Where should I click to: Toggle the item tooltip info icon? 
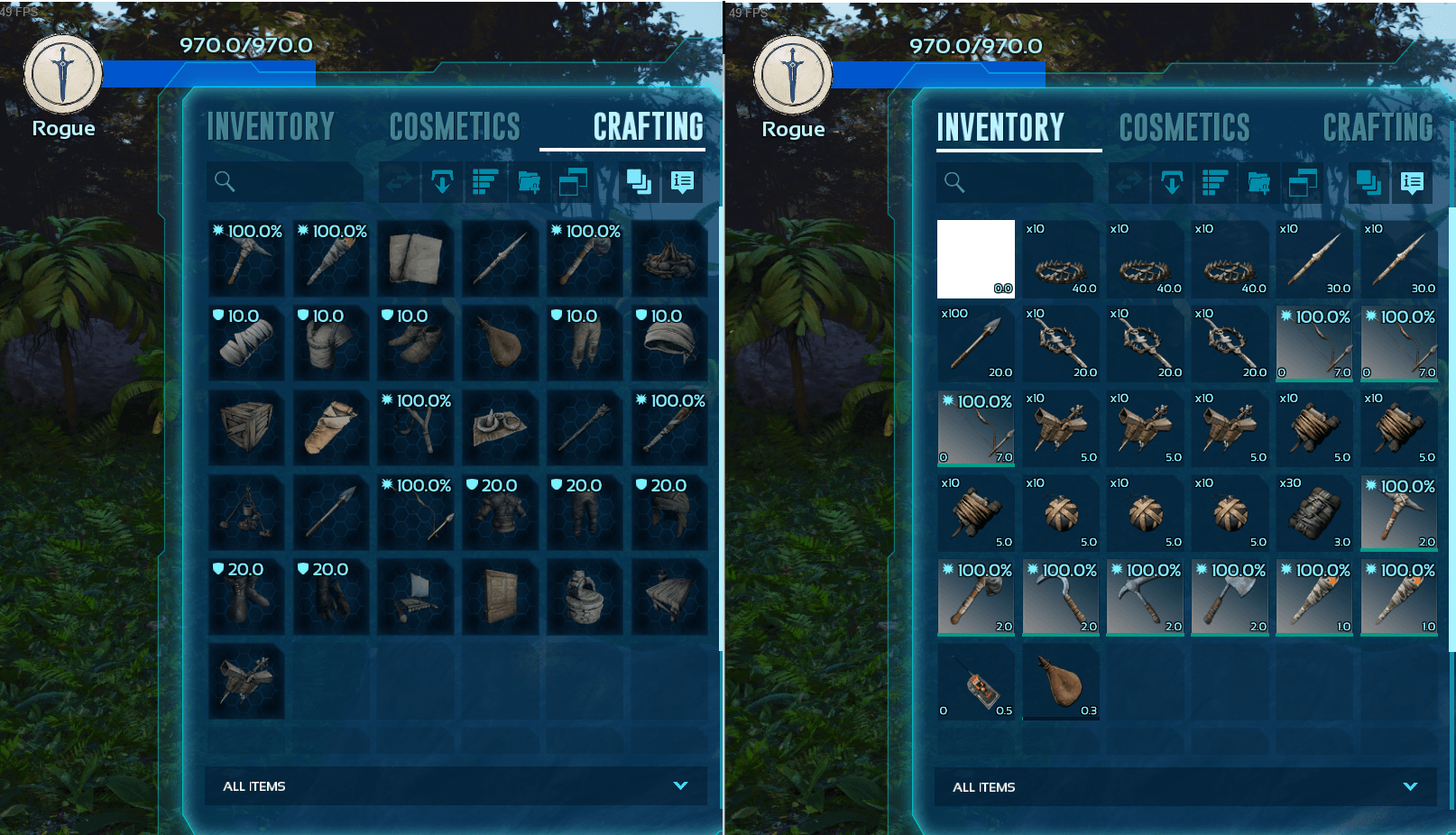(682, 182)
